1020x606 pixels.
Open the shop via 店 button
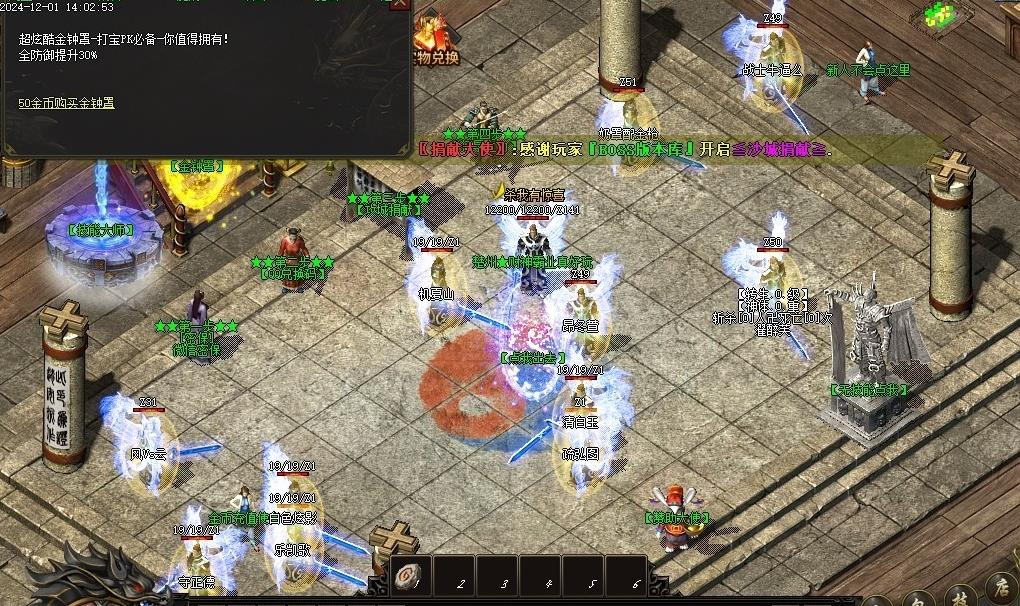pos(1003,590)
